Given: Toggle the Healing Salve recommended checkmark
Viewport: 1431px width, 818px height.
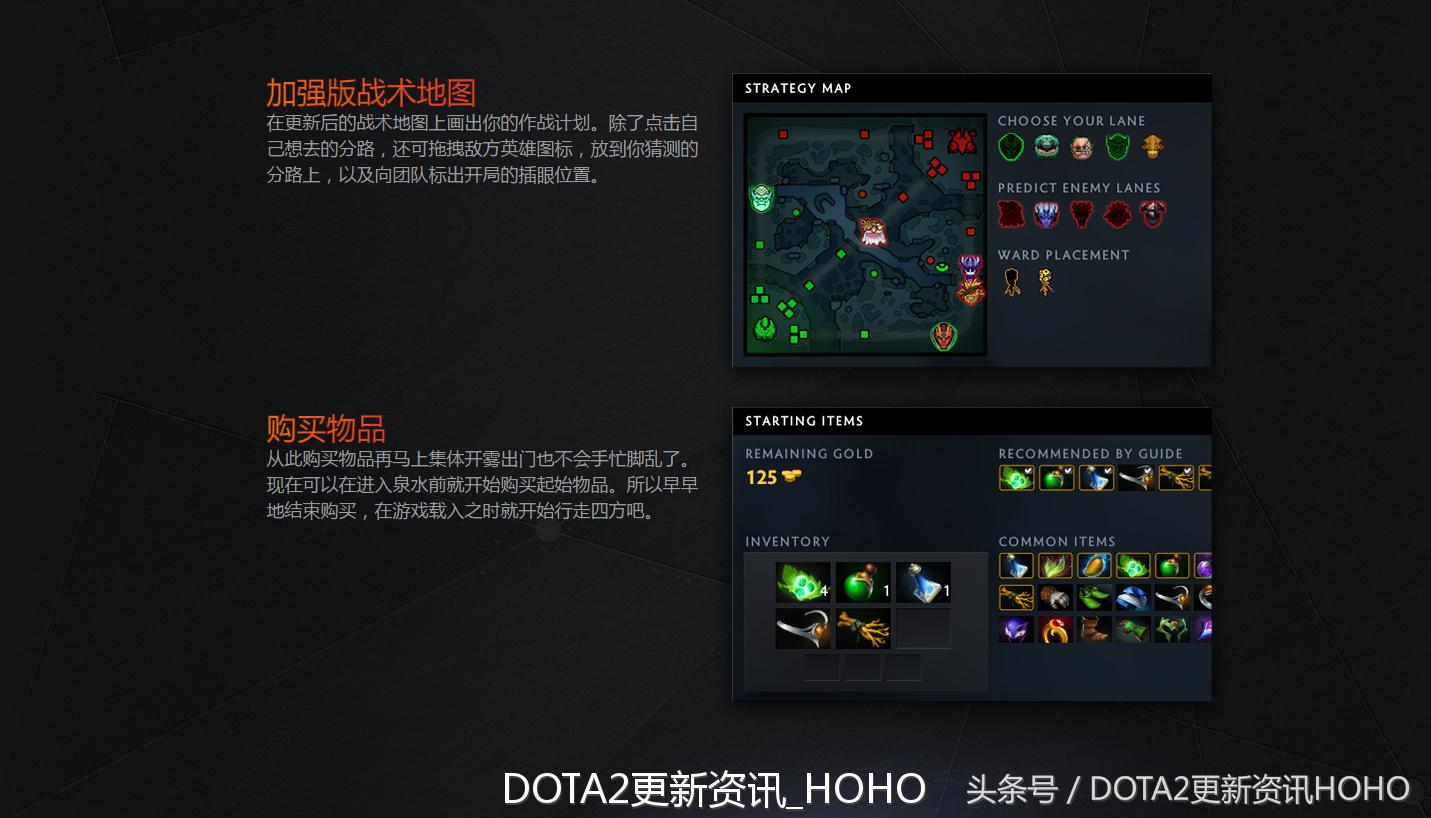Looking at the screenshot, I should (1066, 470).
